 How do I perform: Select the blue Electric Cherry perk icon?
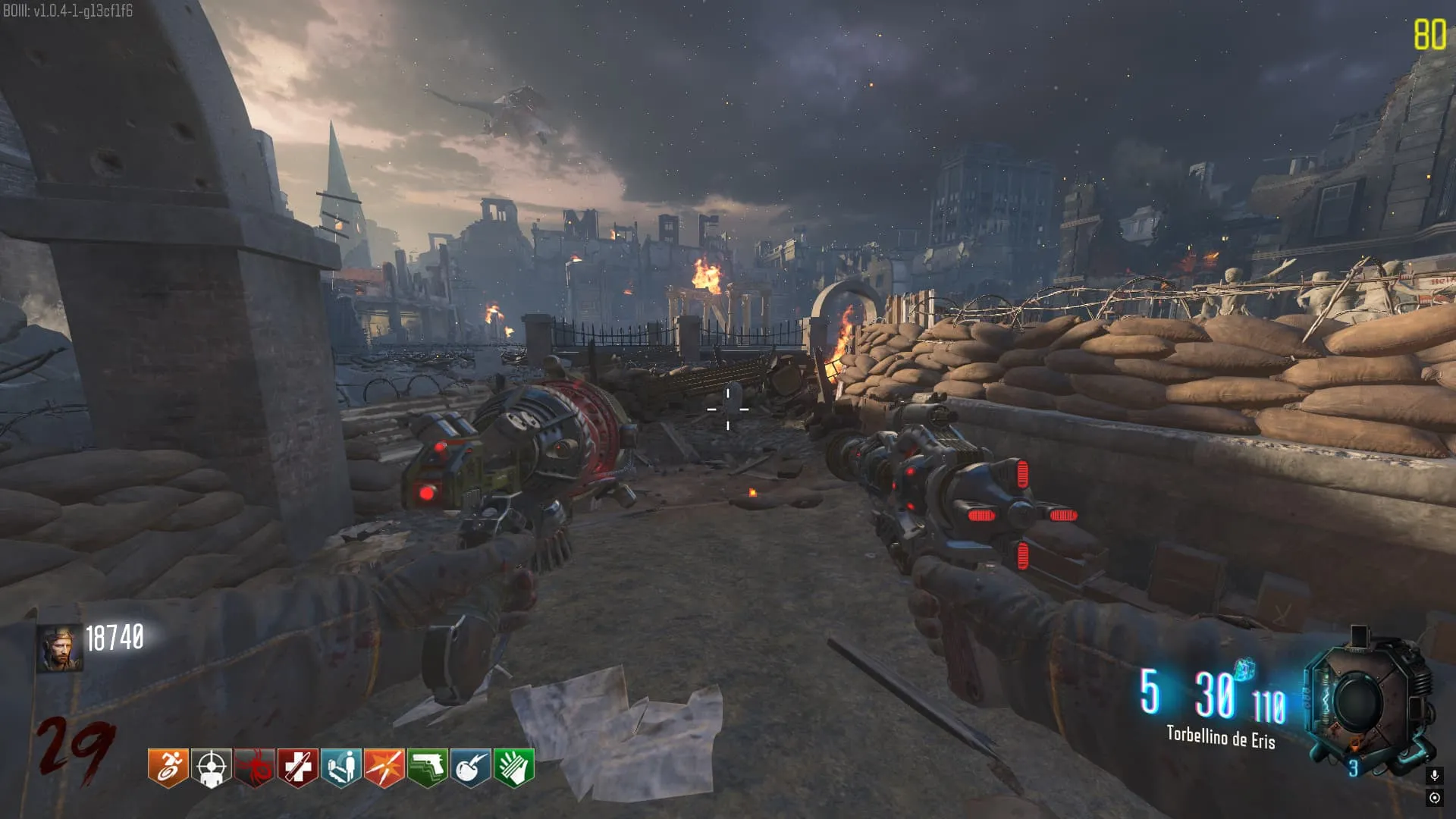(471, 767)
